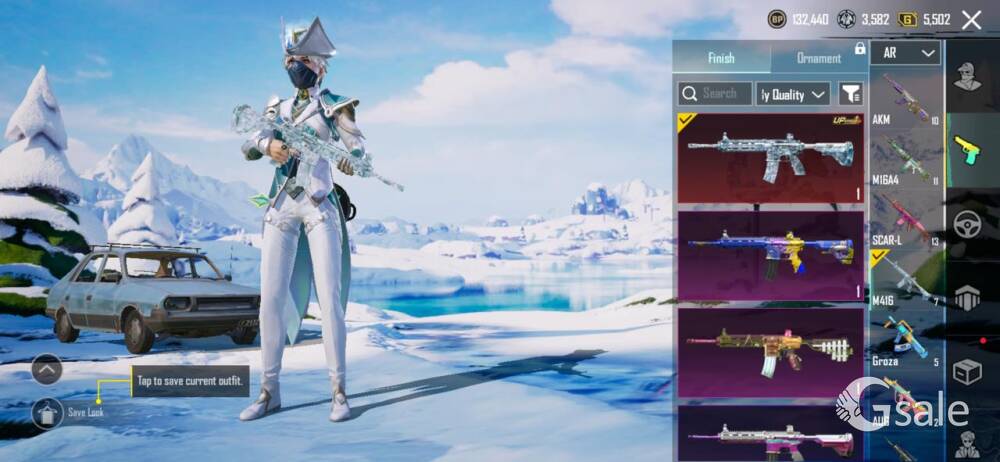Select AKM in the weapon list
This screenshot has width=1000, height=462.
(906, 99)
